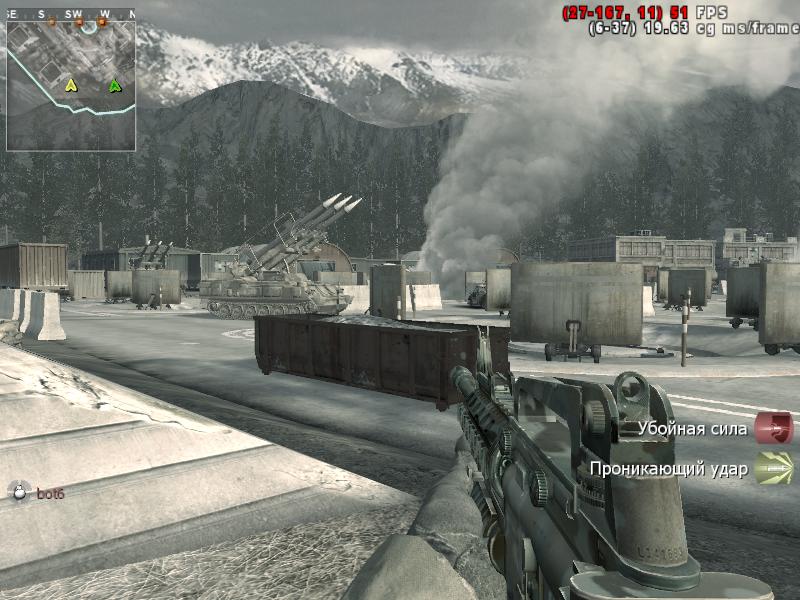Click the green arrow marker on minimap

(x=115, y=86)
